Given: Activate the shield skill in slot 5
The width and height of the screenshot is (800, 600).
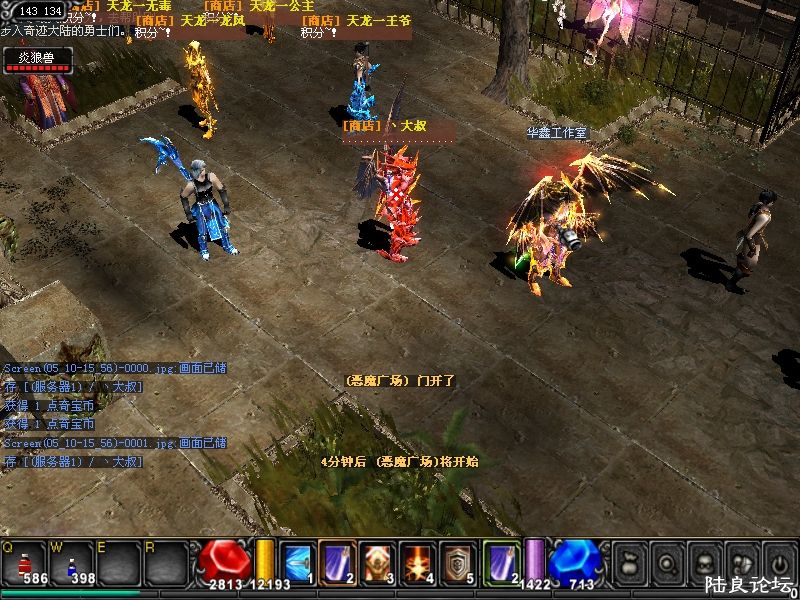Looking at the screenshot, I should (x=459, y=560).
